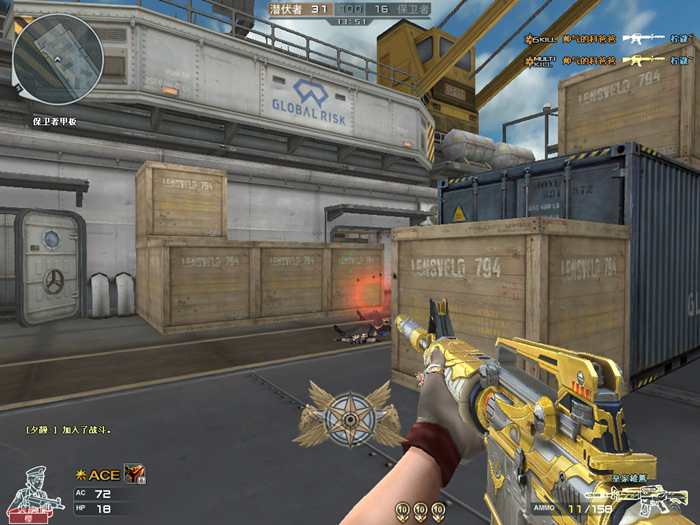
Task: Click the circular minimap radar
Action: point(58,55)
